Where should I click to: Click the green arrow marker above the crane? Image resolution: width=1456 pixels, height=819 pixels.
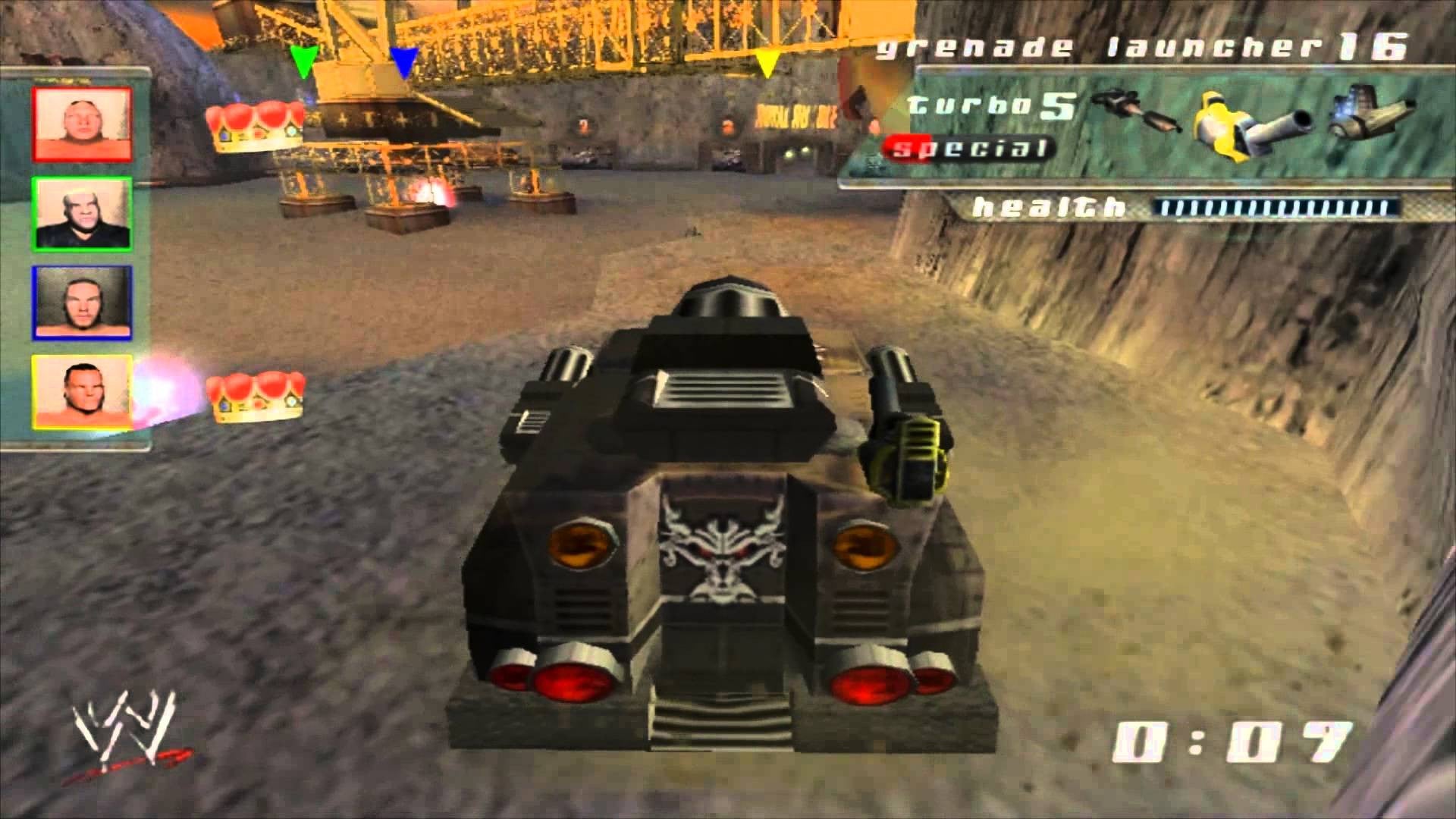pos(302,61)
